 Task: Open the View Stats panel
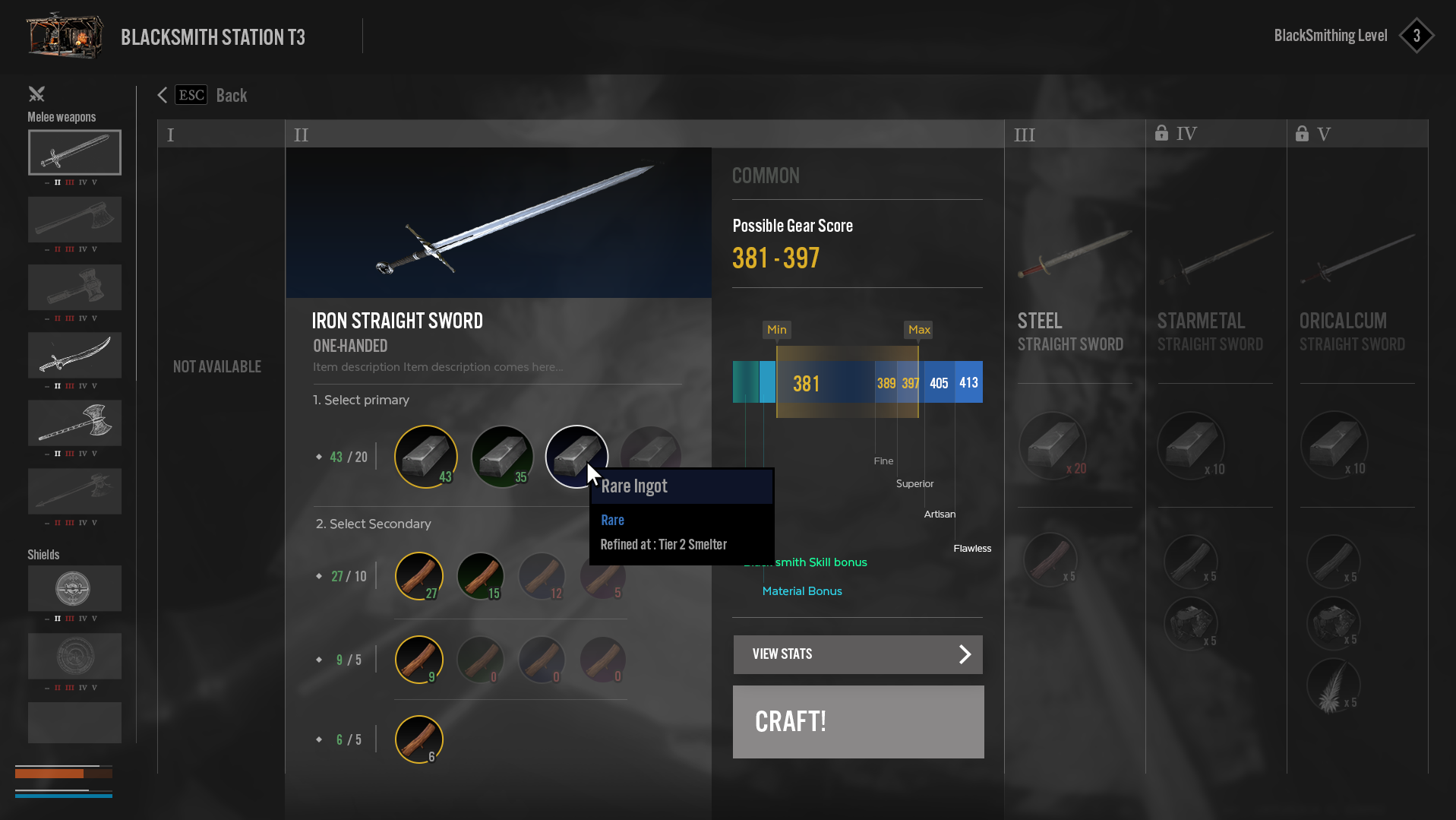857,654
